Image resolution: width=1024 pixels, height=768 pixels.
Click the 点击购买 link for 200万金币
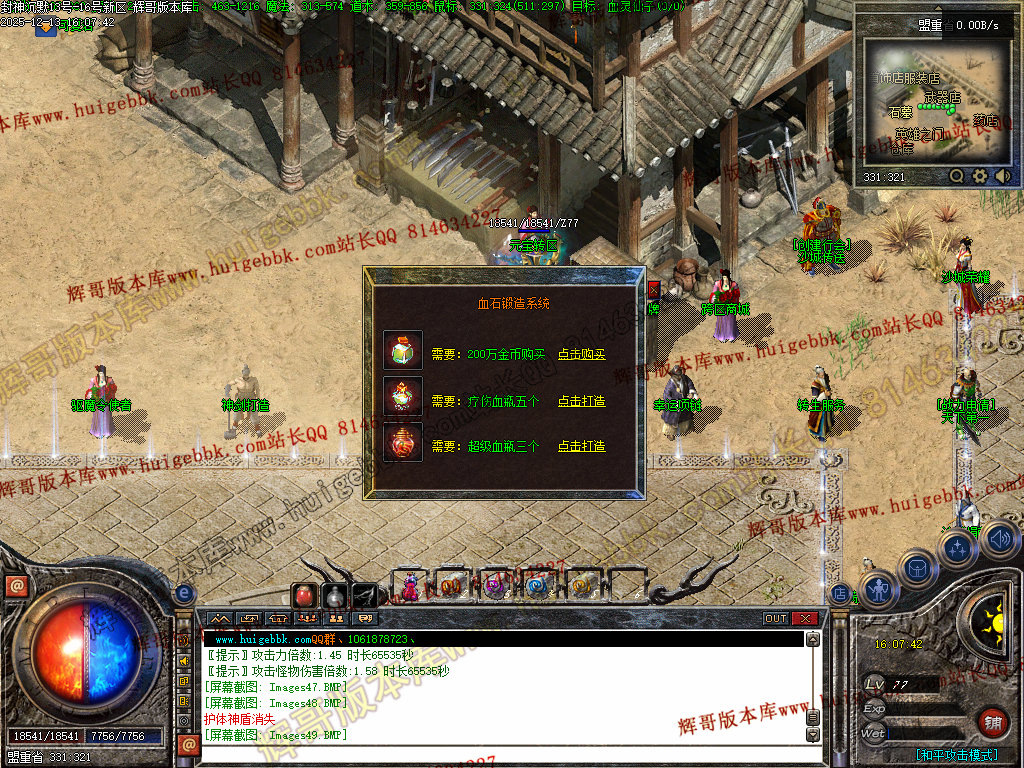(581, 354)
